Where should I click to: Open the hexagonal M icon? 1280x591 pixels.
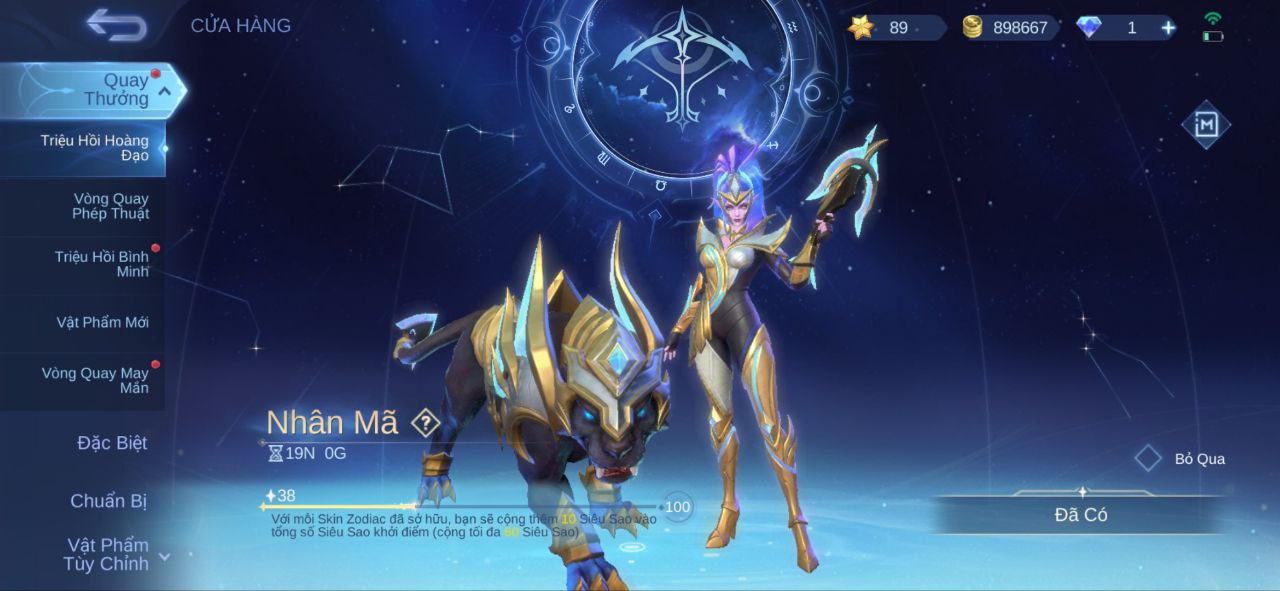(x=1206, y=125)
